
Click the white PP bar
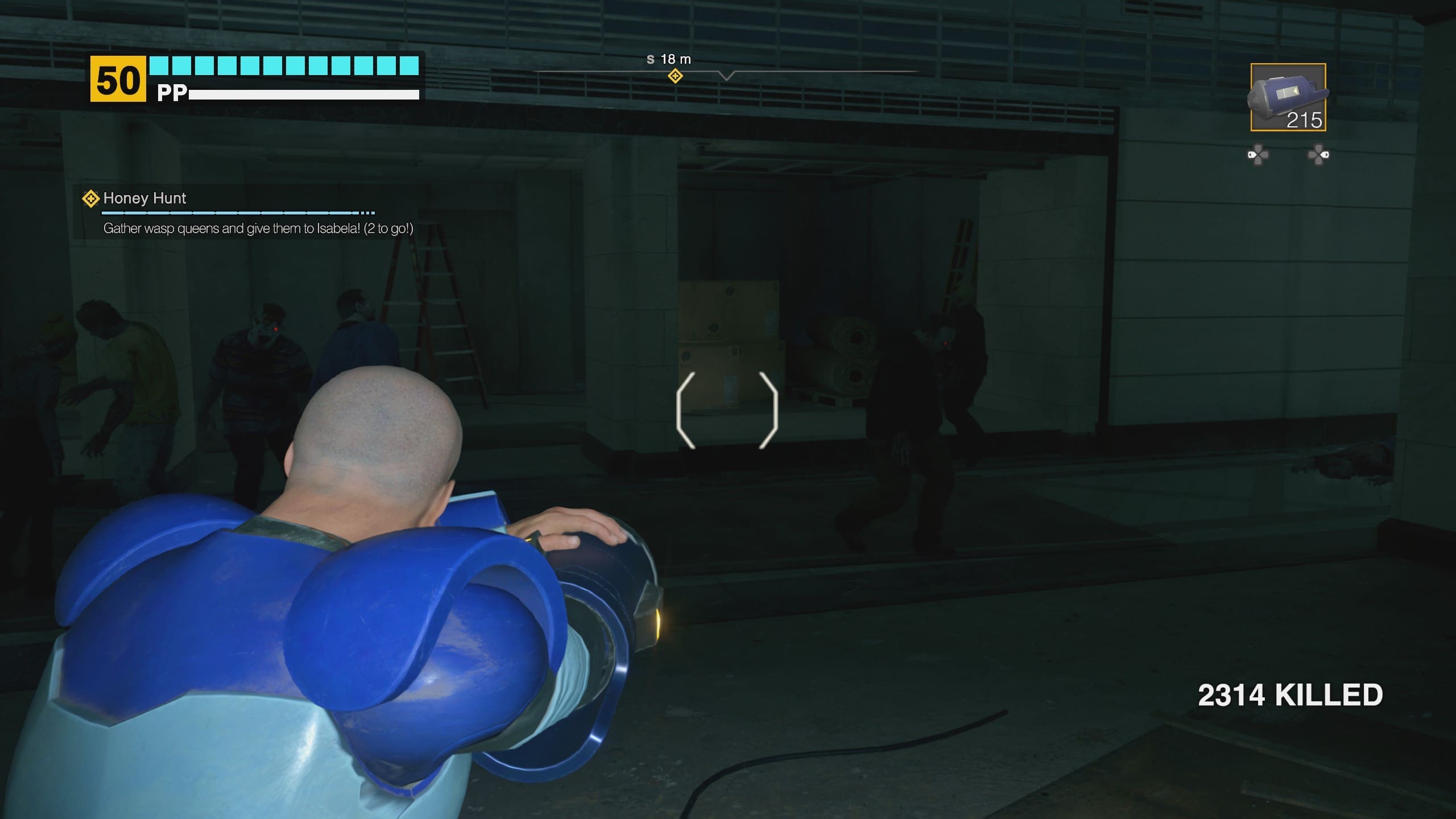(304, 93)
